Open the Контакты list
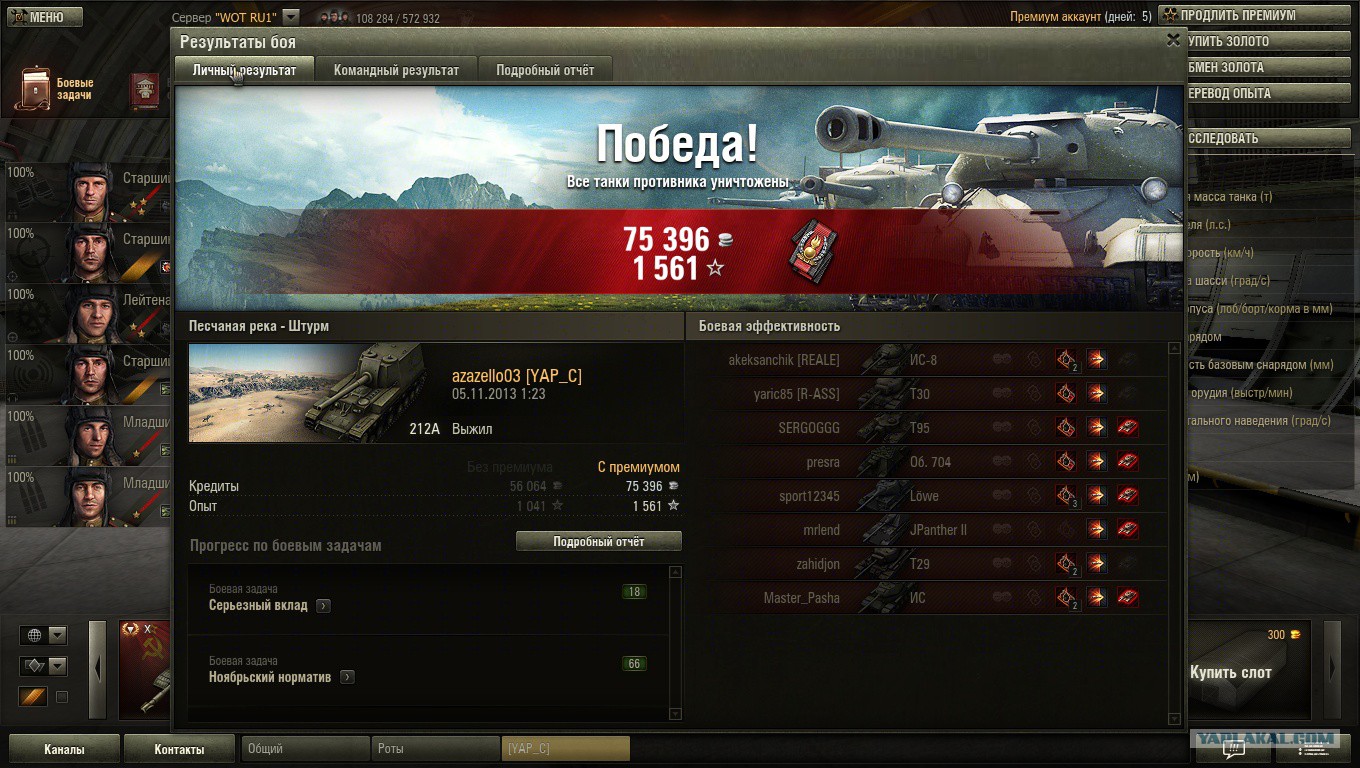This screenshot has width=1360, height=768. (179, 749)
